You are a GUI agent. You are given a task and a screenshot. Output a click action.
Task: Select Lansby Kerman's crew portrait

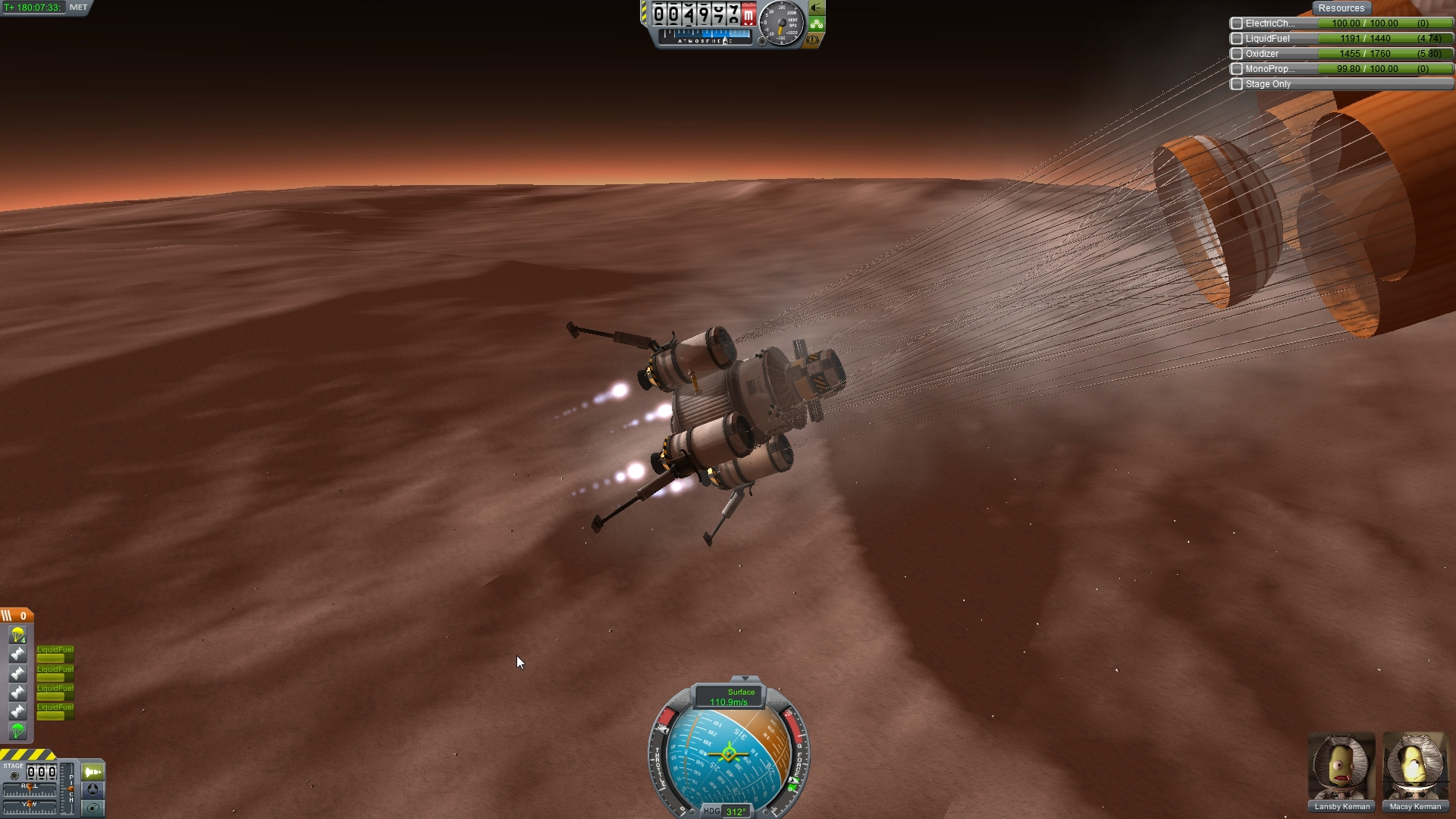pos(1341,767)
